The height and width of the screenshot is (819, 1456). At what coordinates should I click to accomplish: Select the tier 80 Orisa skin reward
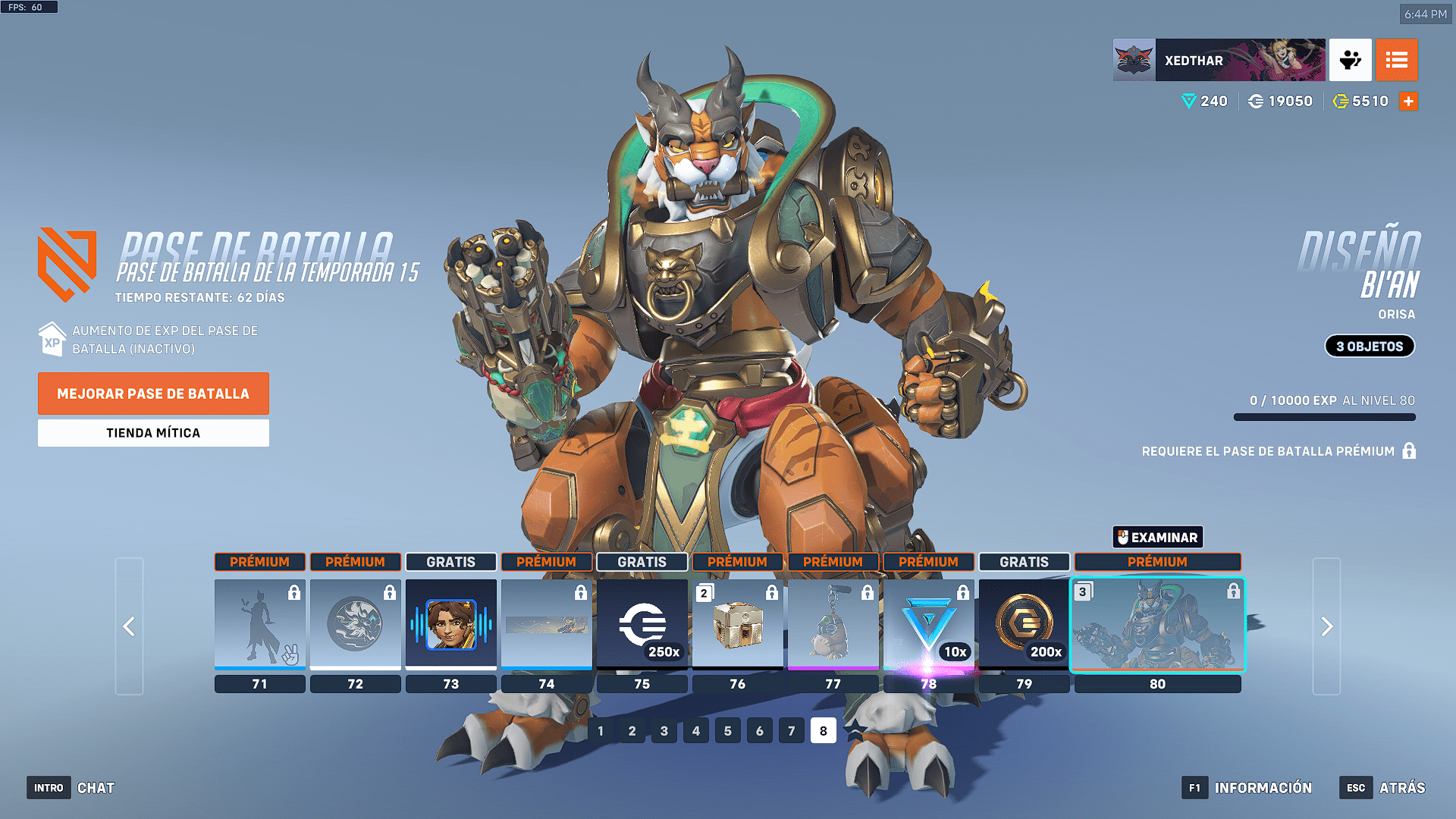coord(1157,624)
